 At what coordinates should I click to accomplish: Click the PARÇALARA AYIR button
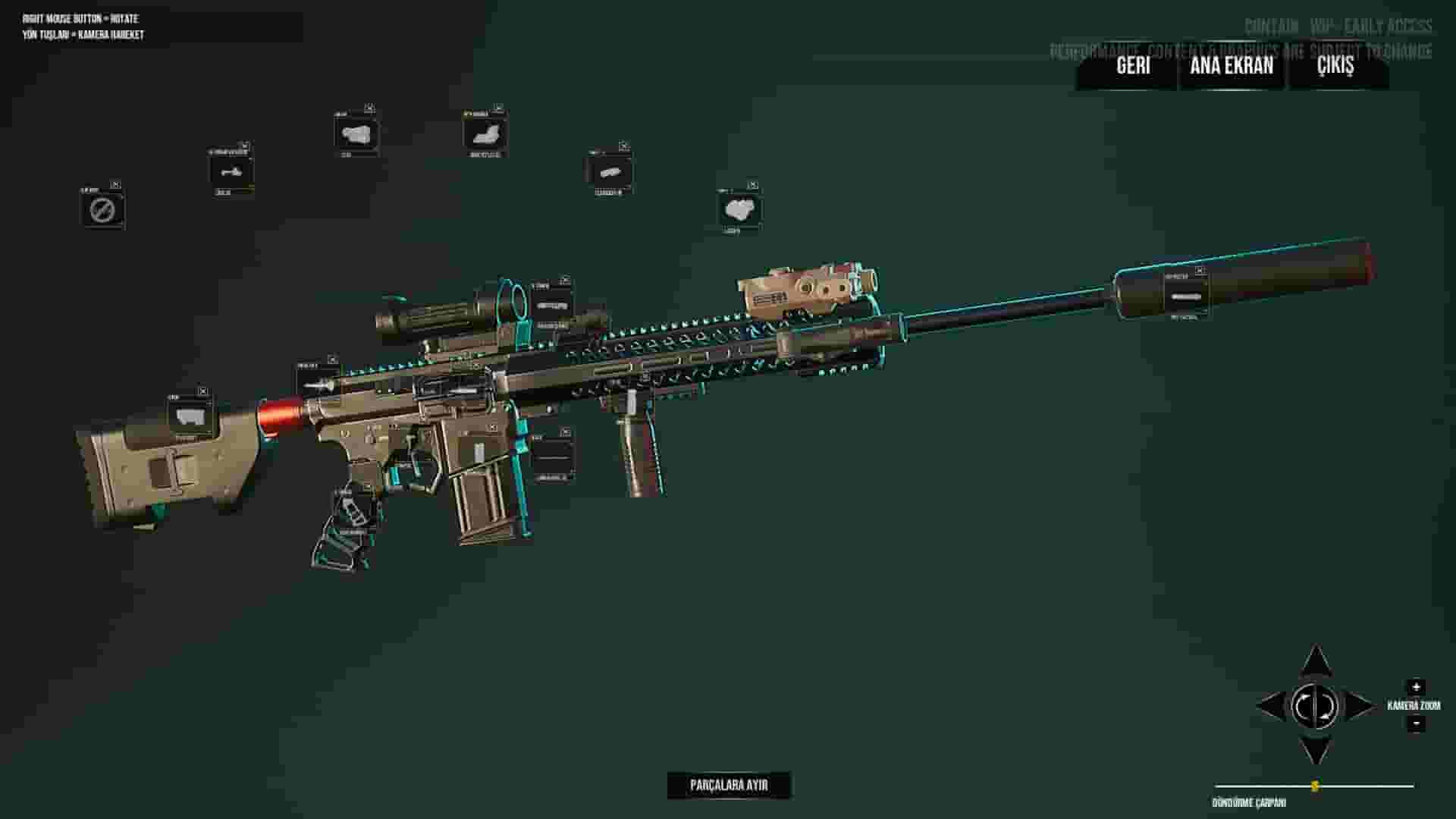[730, 785]
